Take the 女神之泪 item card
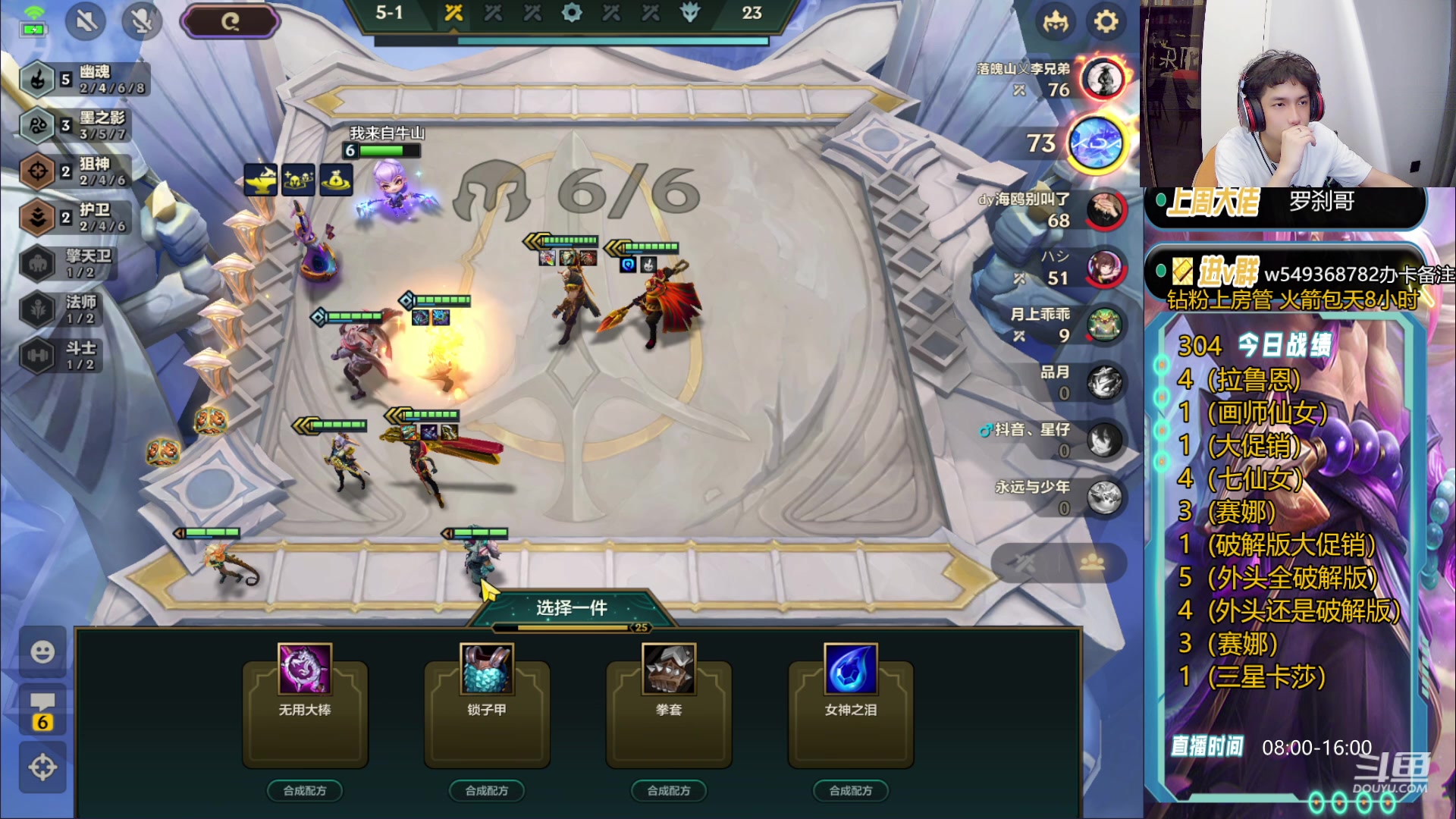This screenshot has width=1456, height=819. click(851, 705)
